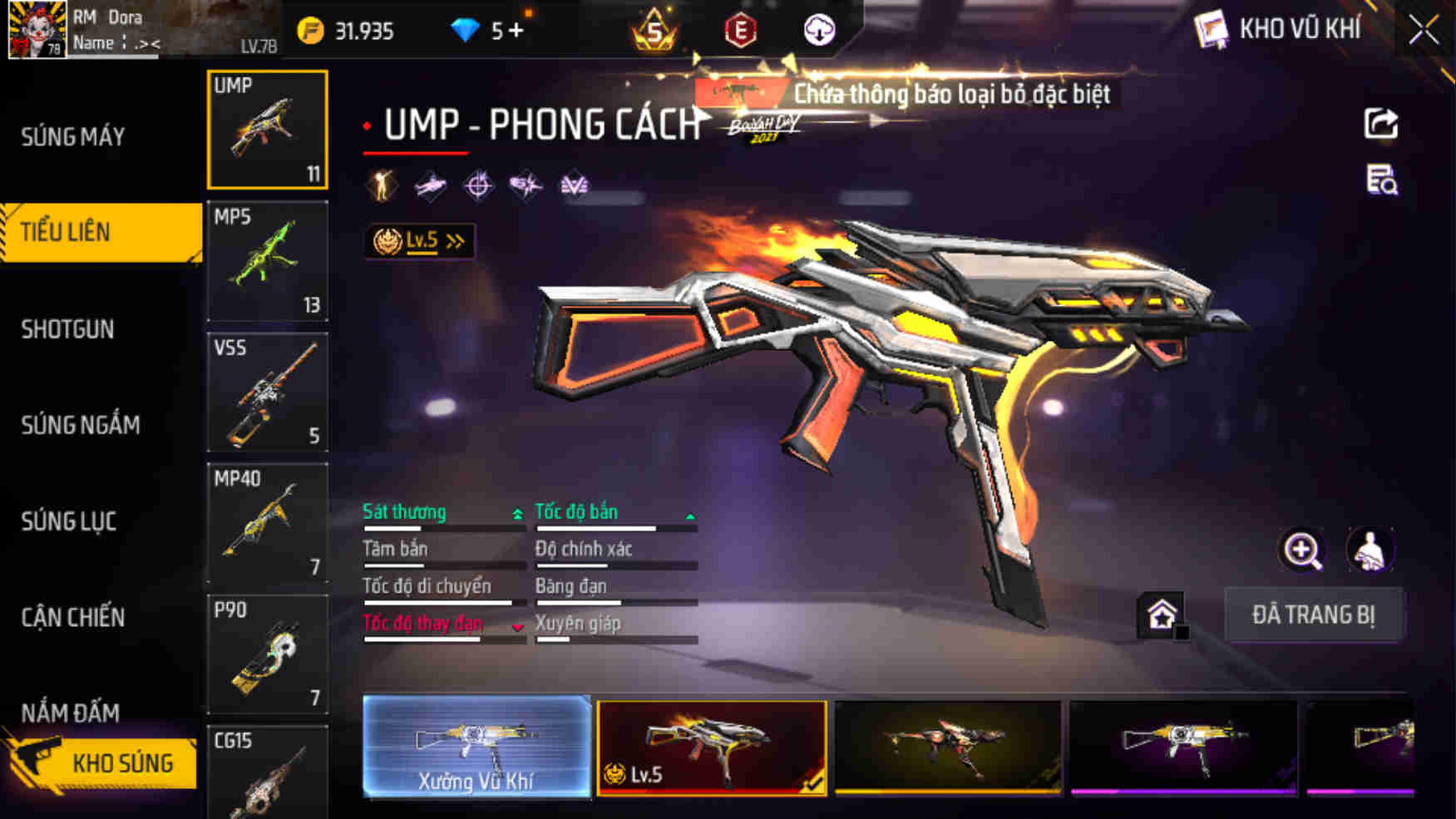This screenshot has height=819, width=1456.
Task: Open the SÚNG NGẮM category tab
Action: coord(81,426)
